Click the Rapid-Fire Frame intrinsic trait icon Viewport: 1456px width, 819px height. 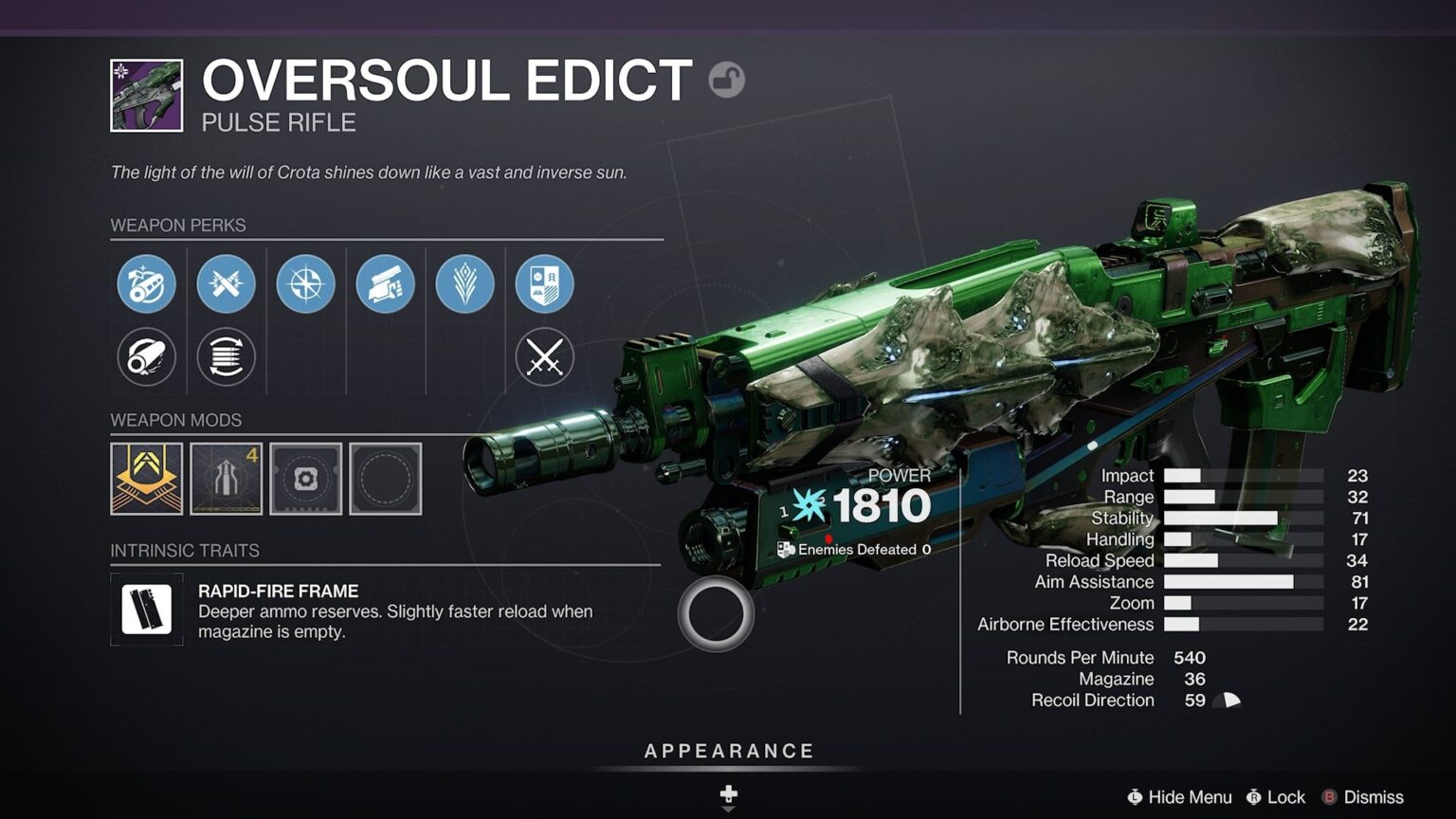point(146,610)
